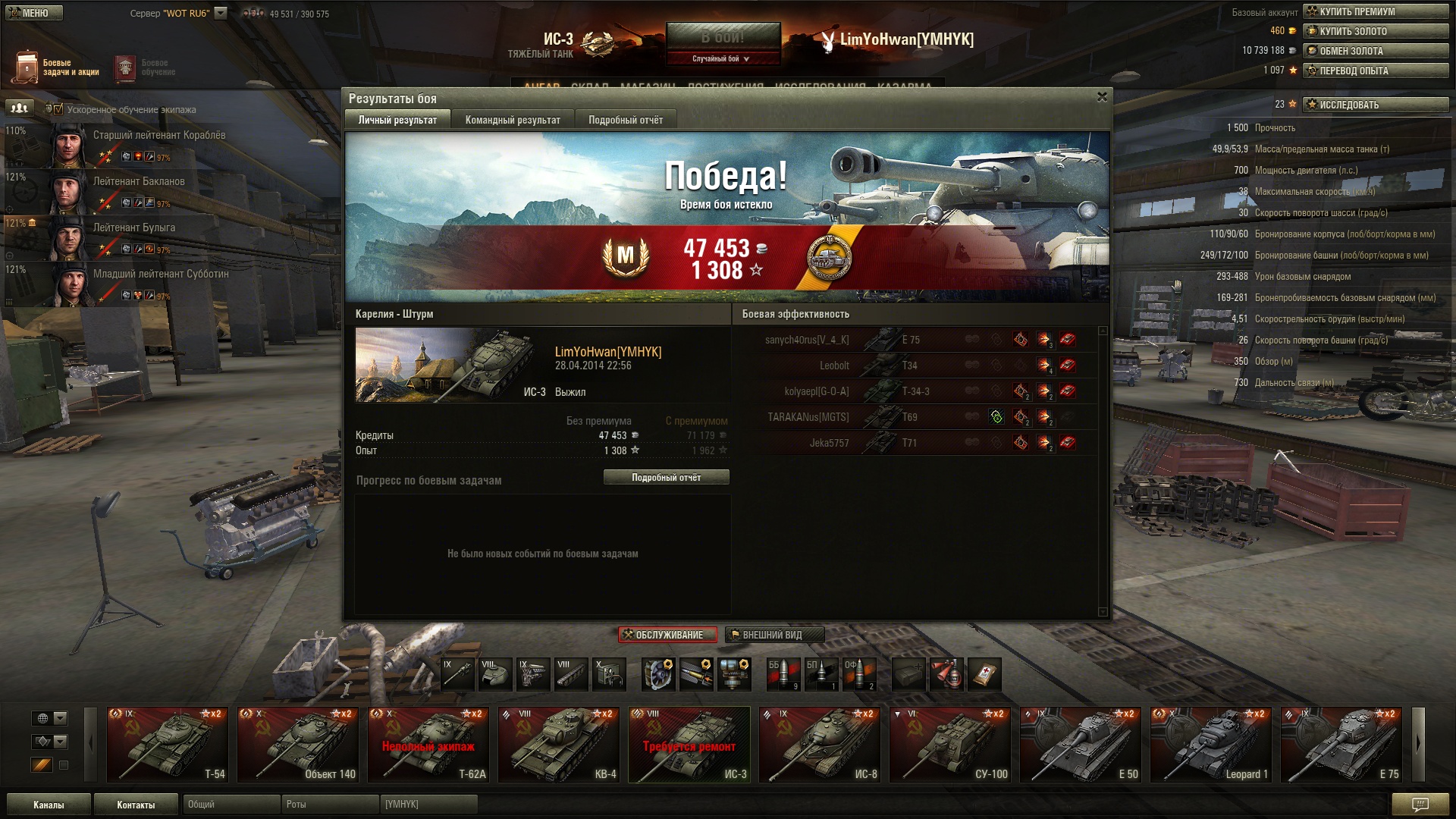
Task: Choose the Объект 140 tank
Action: (x=298, y=745)
